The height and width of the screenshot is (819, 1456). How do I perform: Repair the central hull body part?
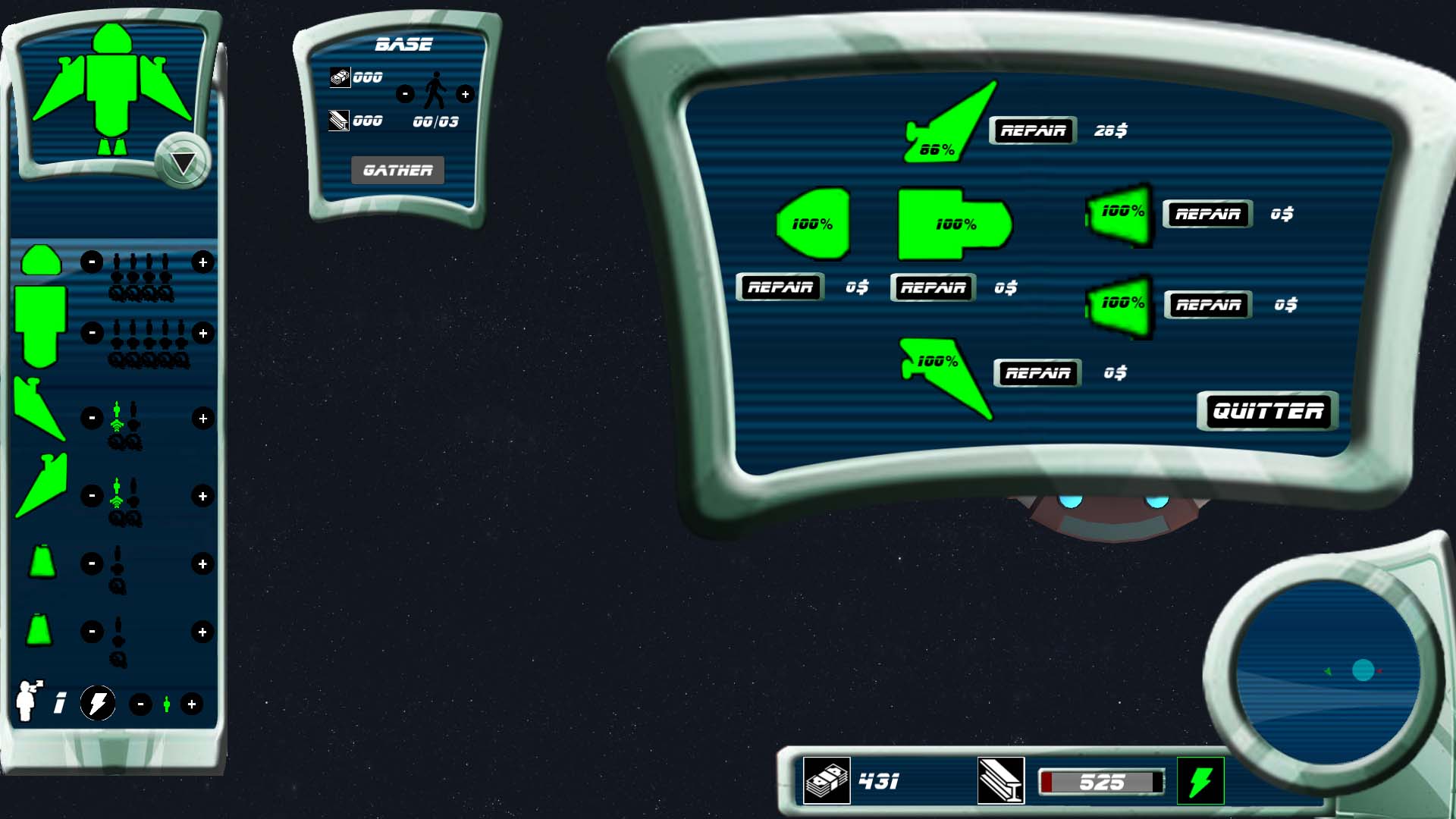click(933, 287)
